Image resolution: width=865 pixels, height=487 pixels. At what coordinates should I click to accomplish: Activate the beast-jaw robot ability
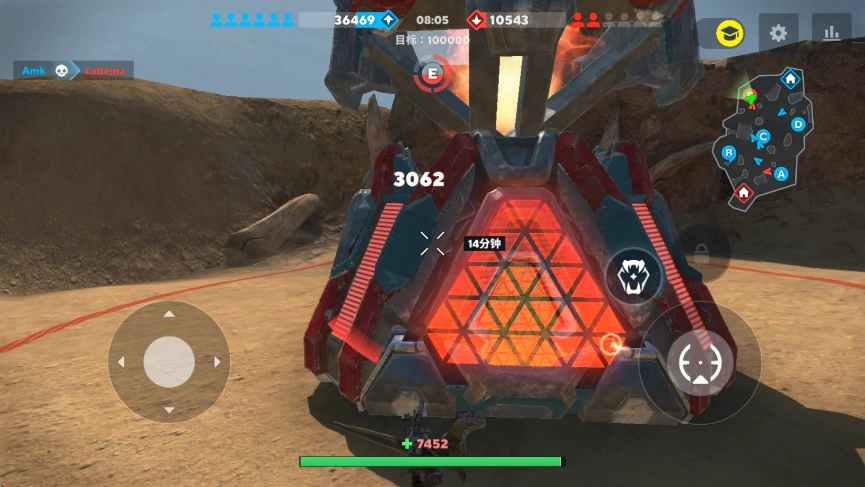[x=632, y=276]
